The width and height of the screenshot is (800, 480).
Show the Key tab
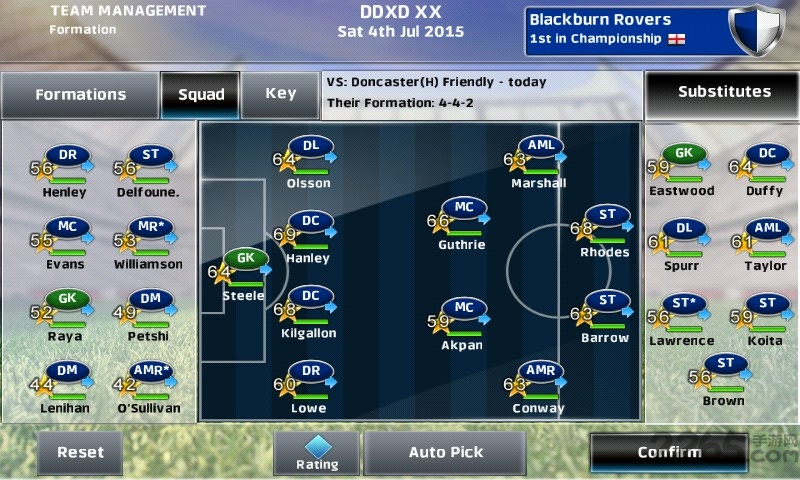280,94
